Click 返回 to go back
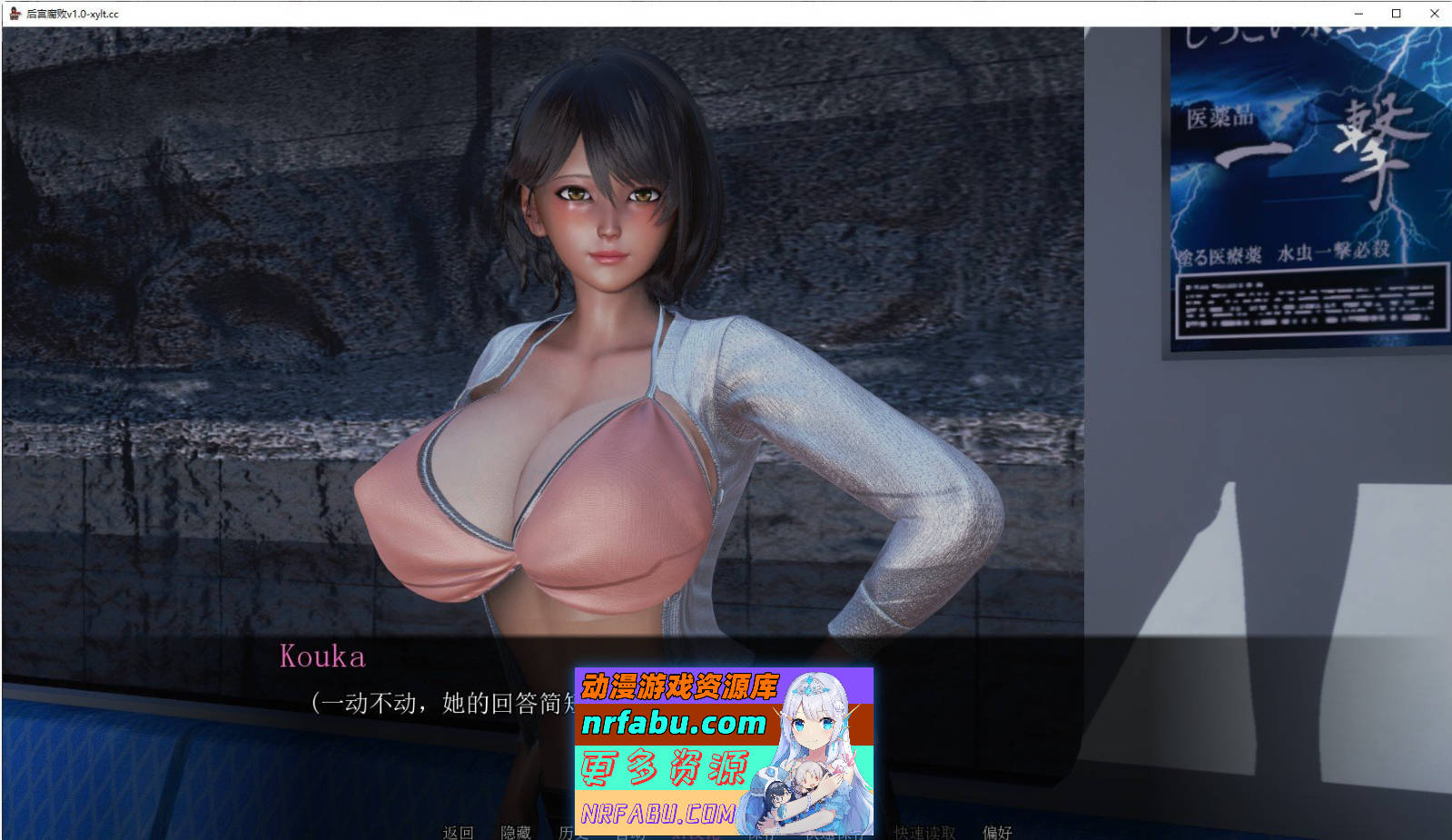 click(459, 834)
